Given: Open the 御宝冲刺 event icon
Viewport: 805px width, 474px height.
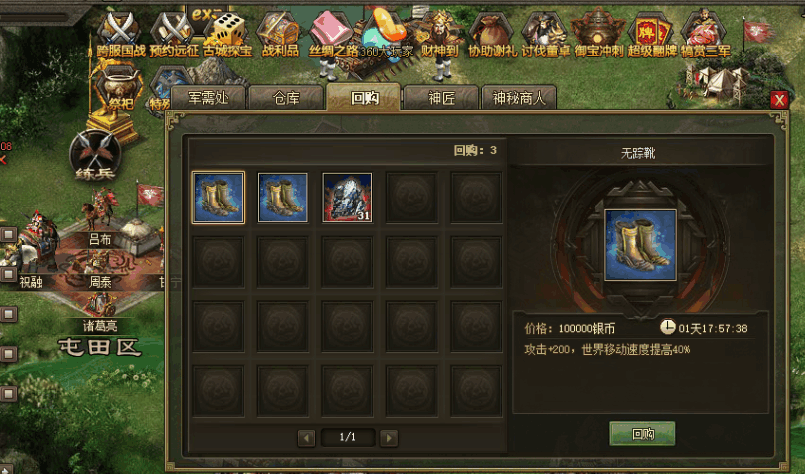Looking at the screenshot, I should click(x=599, y=32).
